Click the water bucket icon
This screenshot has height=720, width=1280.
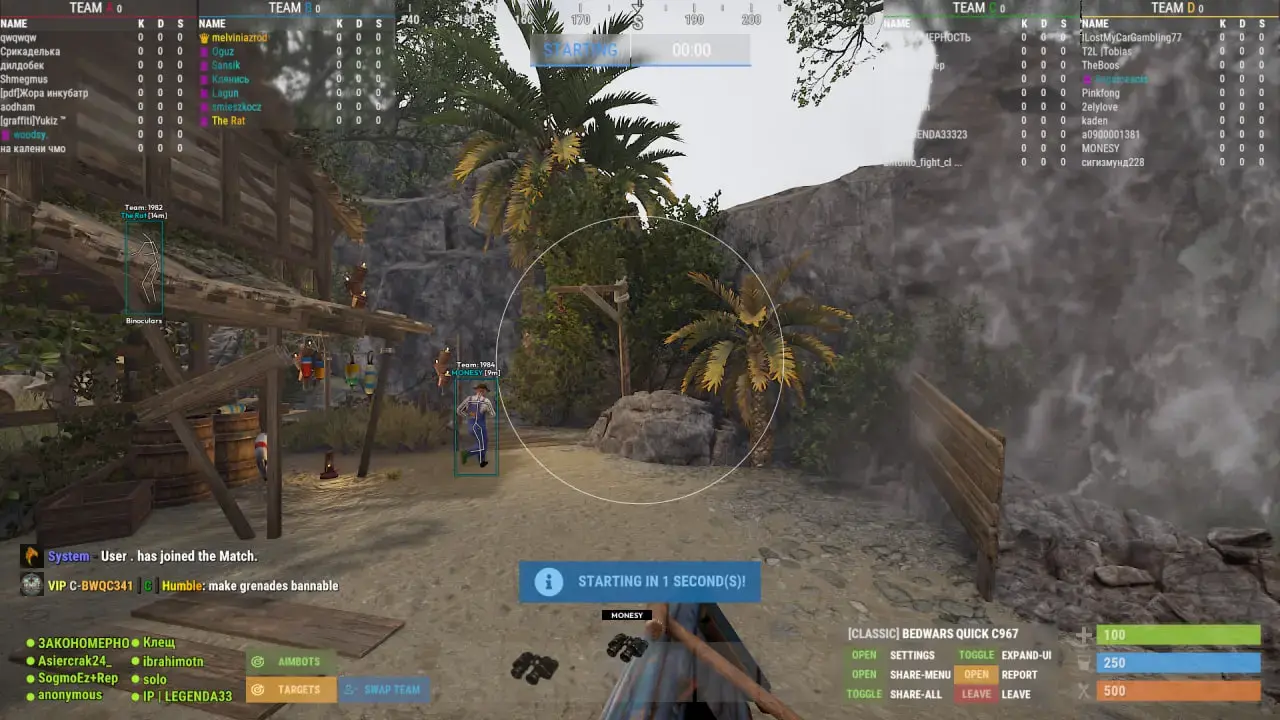[1086, 662]
